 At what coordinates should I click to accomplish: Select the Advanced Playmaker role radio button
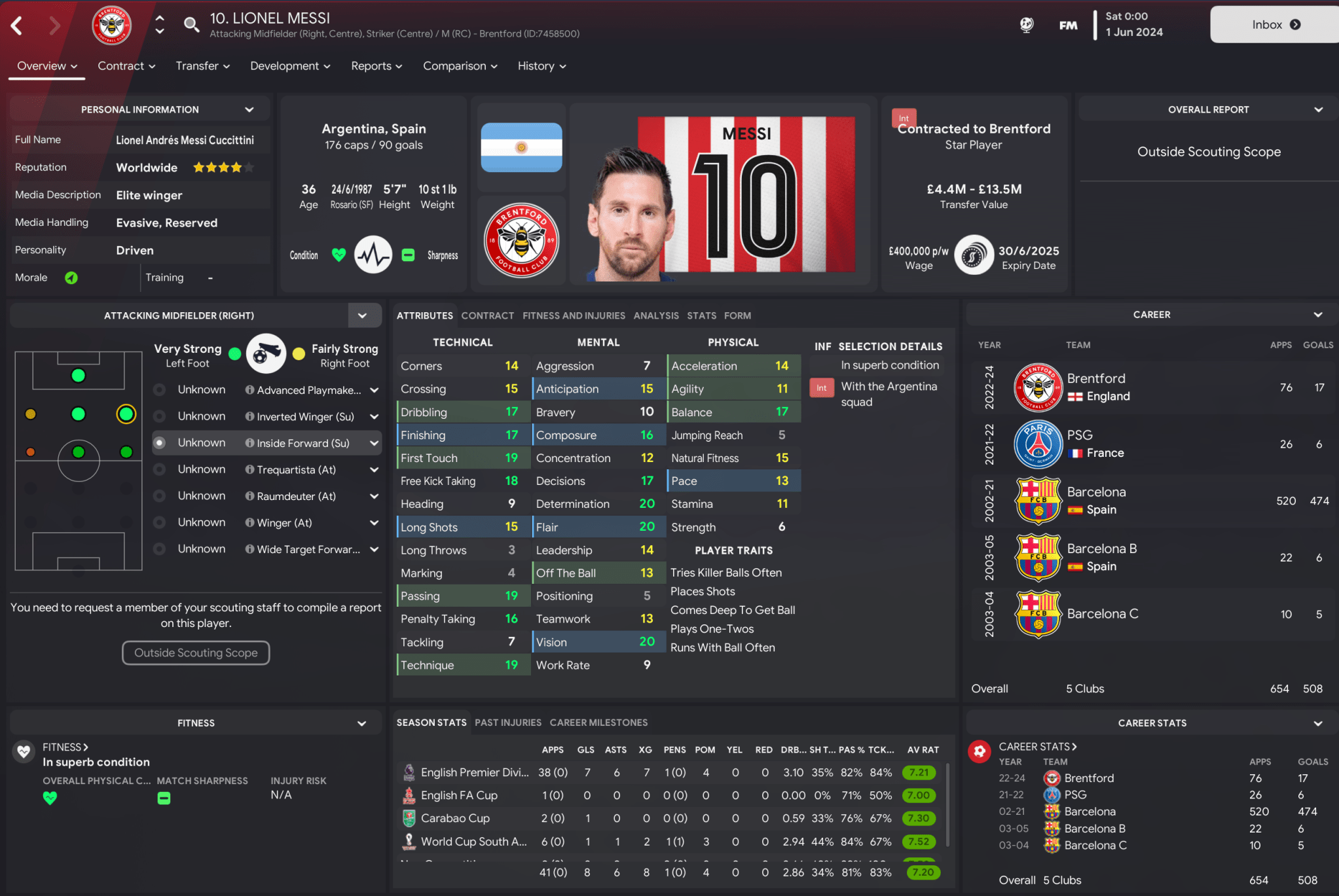(x=159, y=389)
